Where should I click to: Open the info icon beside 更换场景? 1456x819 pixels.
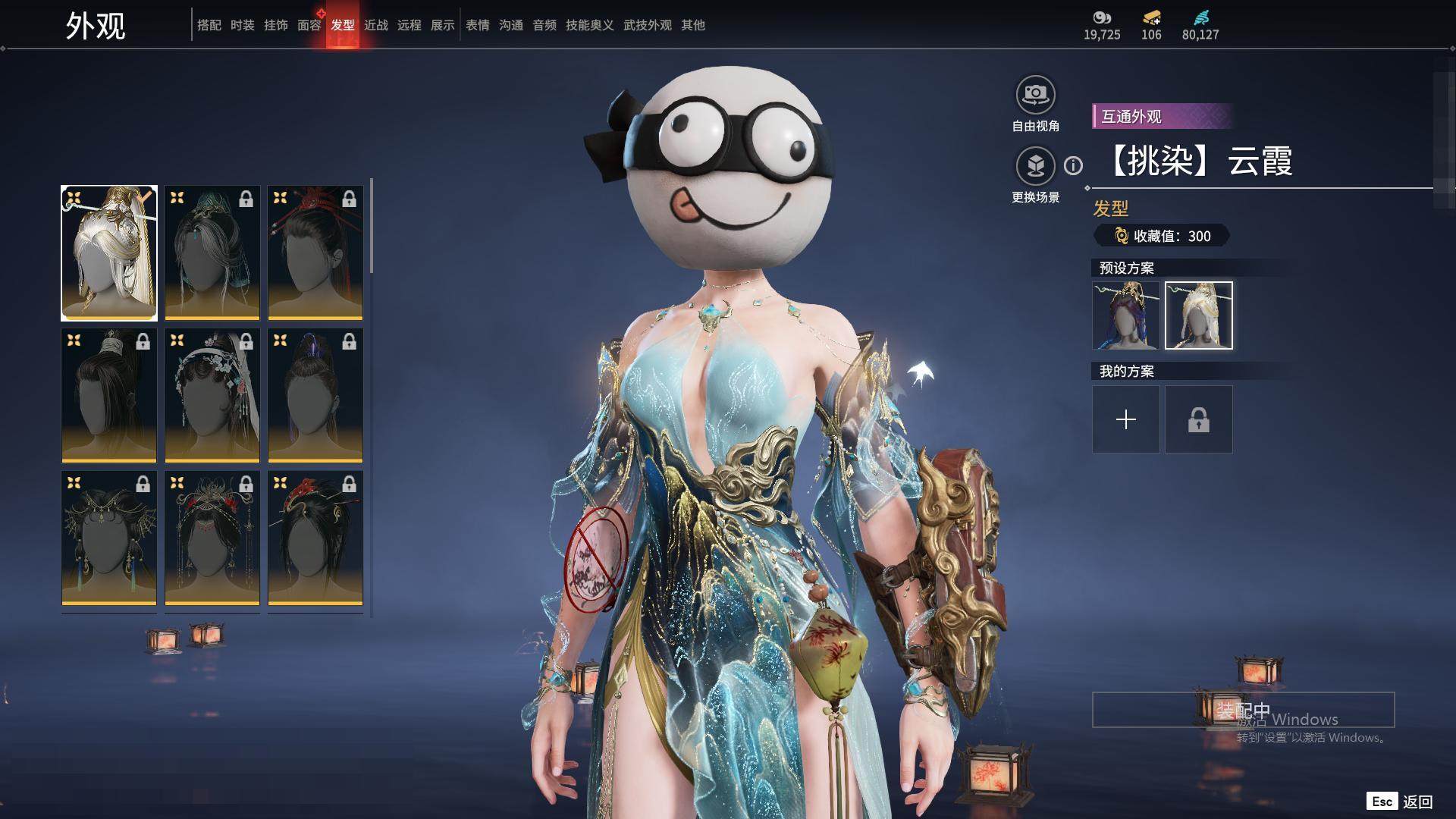click(1073, 165)
